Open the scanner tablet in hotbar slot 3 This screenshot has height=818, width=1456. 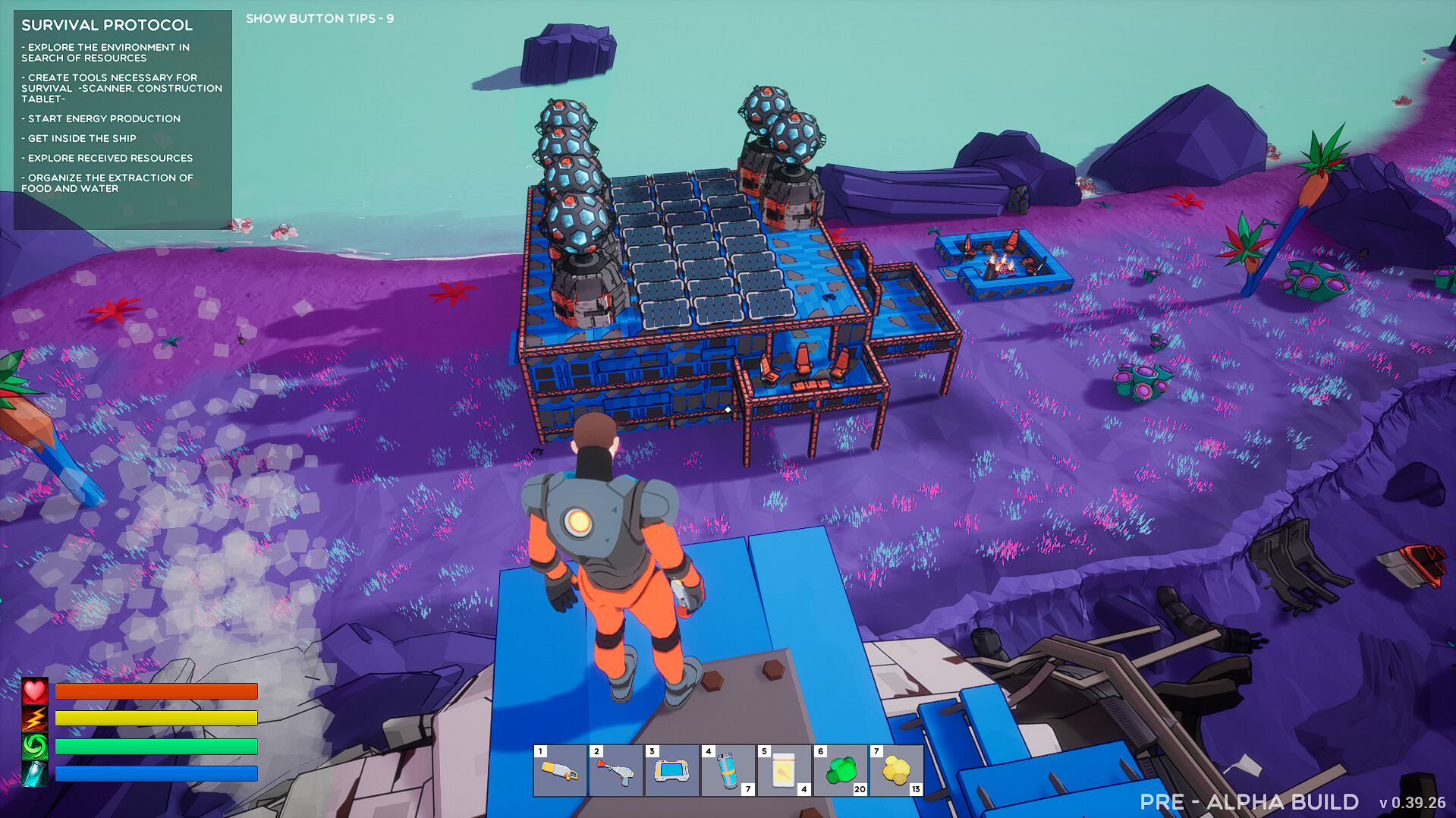click(671, 771)
